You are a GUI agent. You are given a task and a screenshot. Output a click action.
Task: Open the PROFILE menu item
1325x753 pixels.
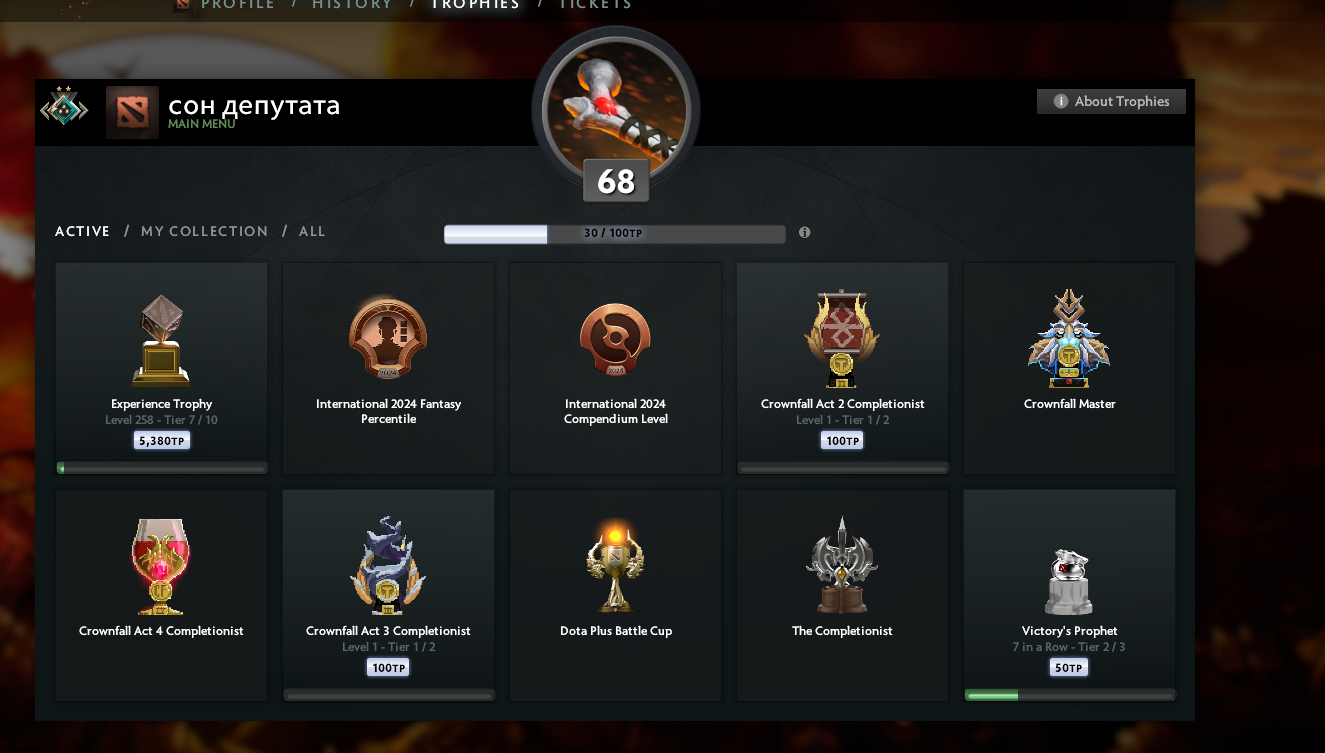pos(236,5)
